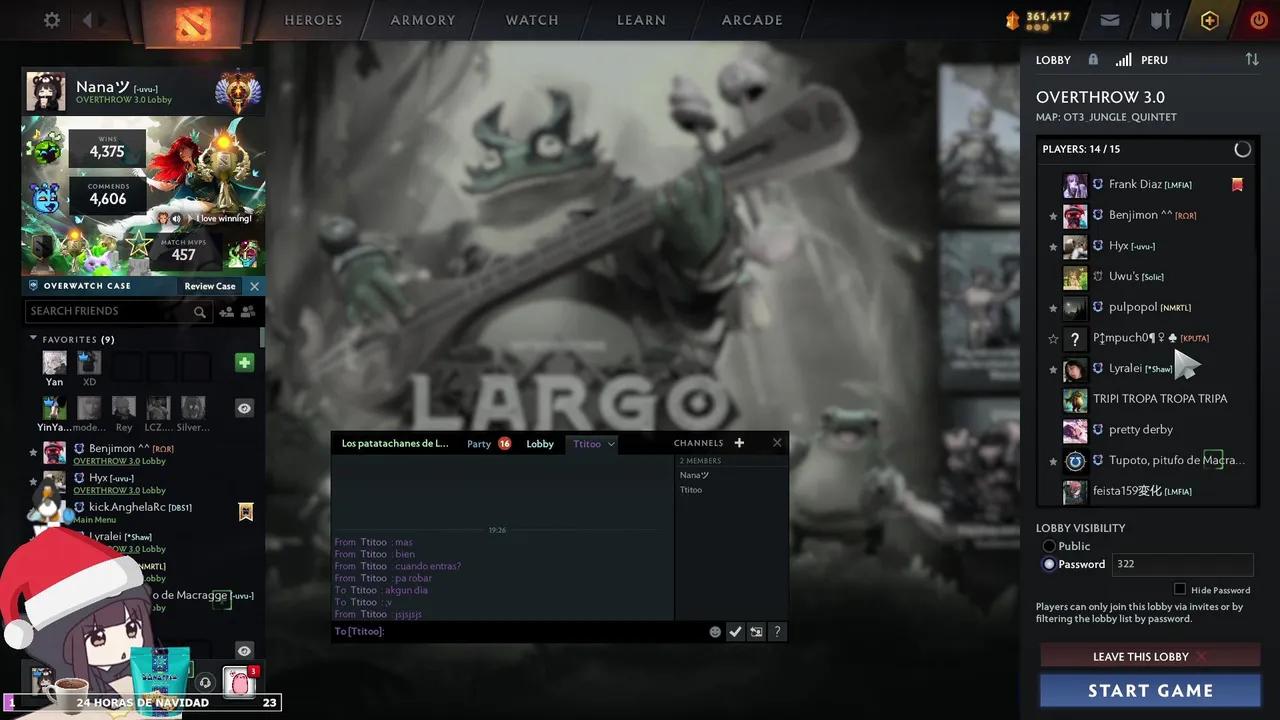The height and width of the screenshot is (720, 1280).
Task: Open the shard currency icon
Action: pyautogui.click(x=1013, y=19)
